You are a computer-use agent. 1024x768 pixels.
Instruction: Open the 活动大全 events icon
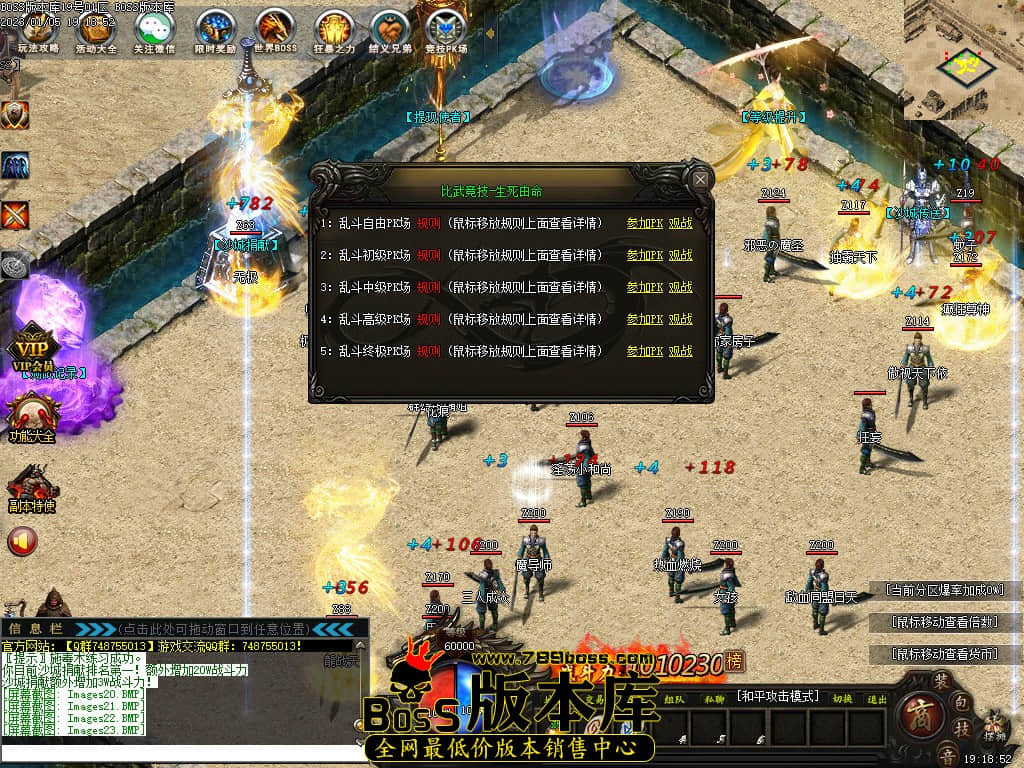[96, 28]
